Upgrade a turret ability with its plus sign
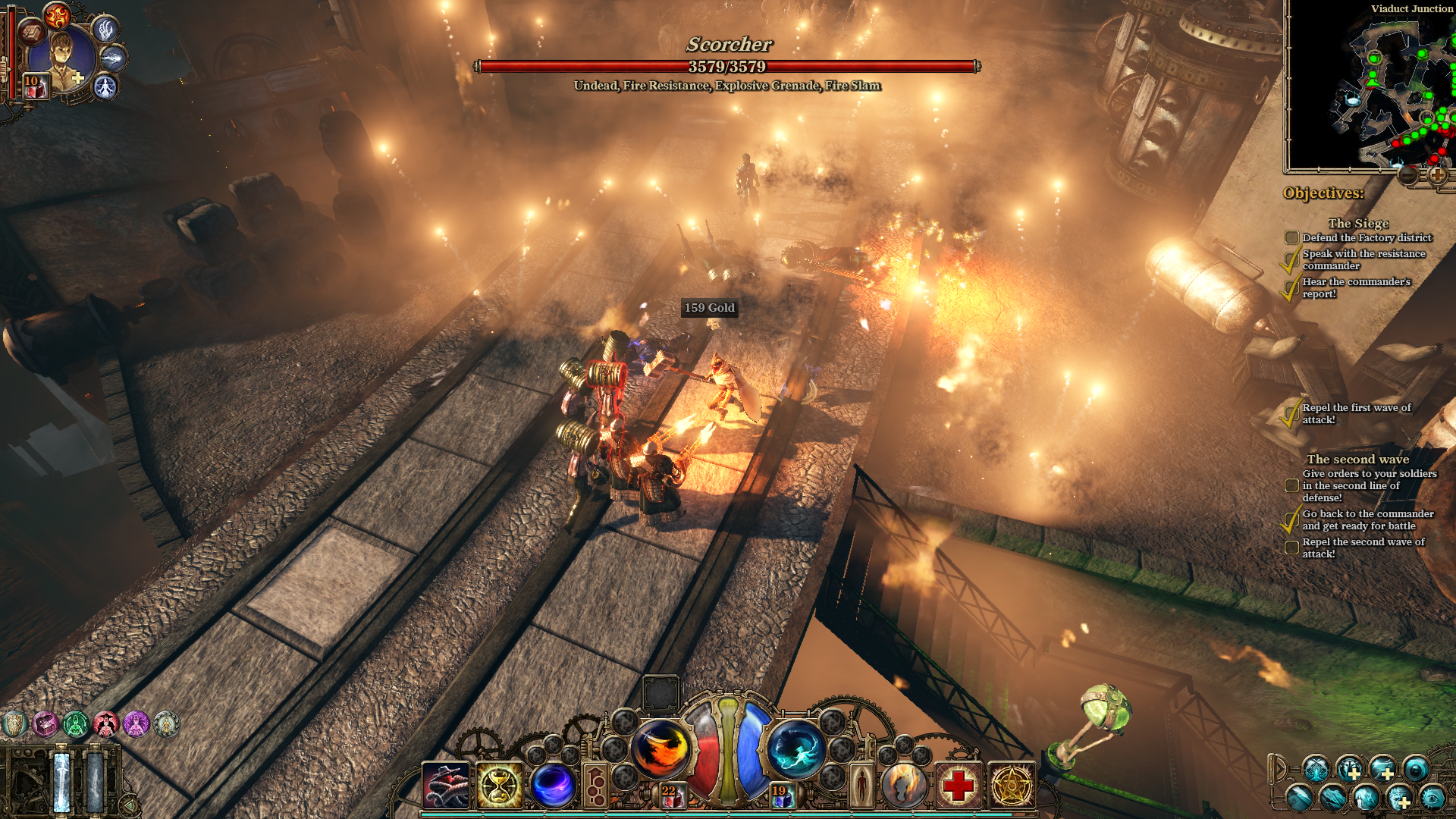 coord(1353,774)
